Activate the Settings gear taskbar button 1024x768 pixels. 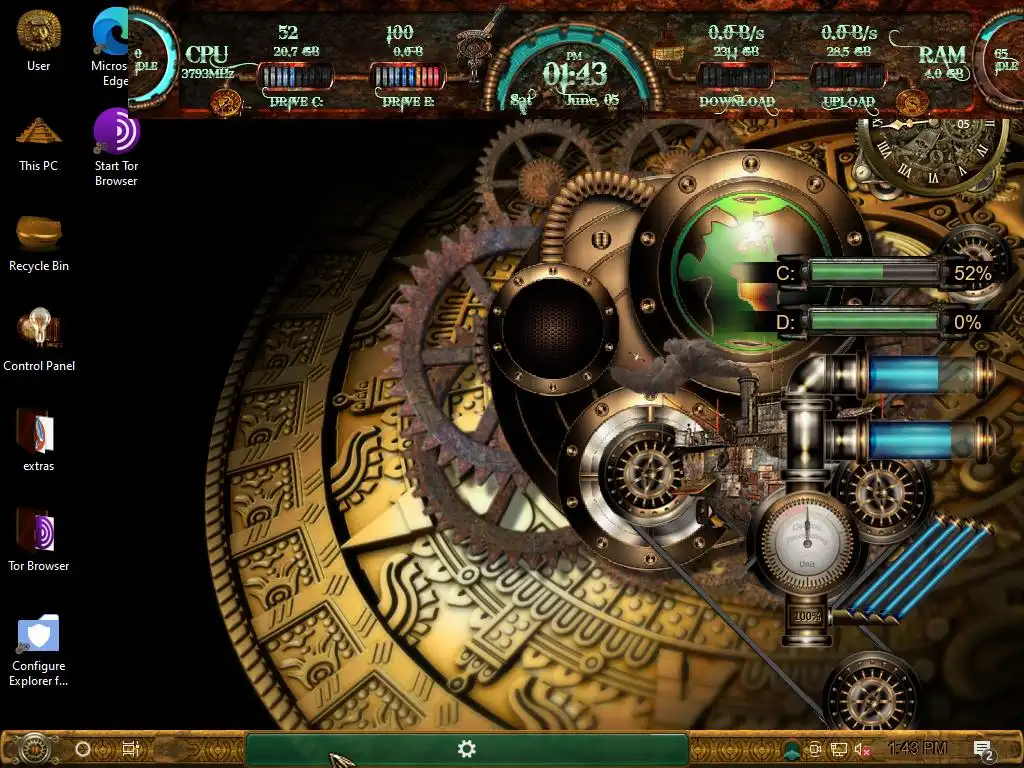pyautogui.click(x=466, y=748)
